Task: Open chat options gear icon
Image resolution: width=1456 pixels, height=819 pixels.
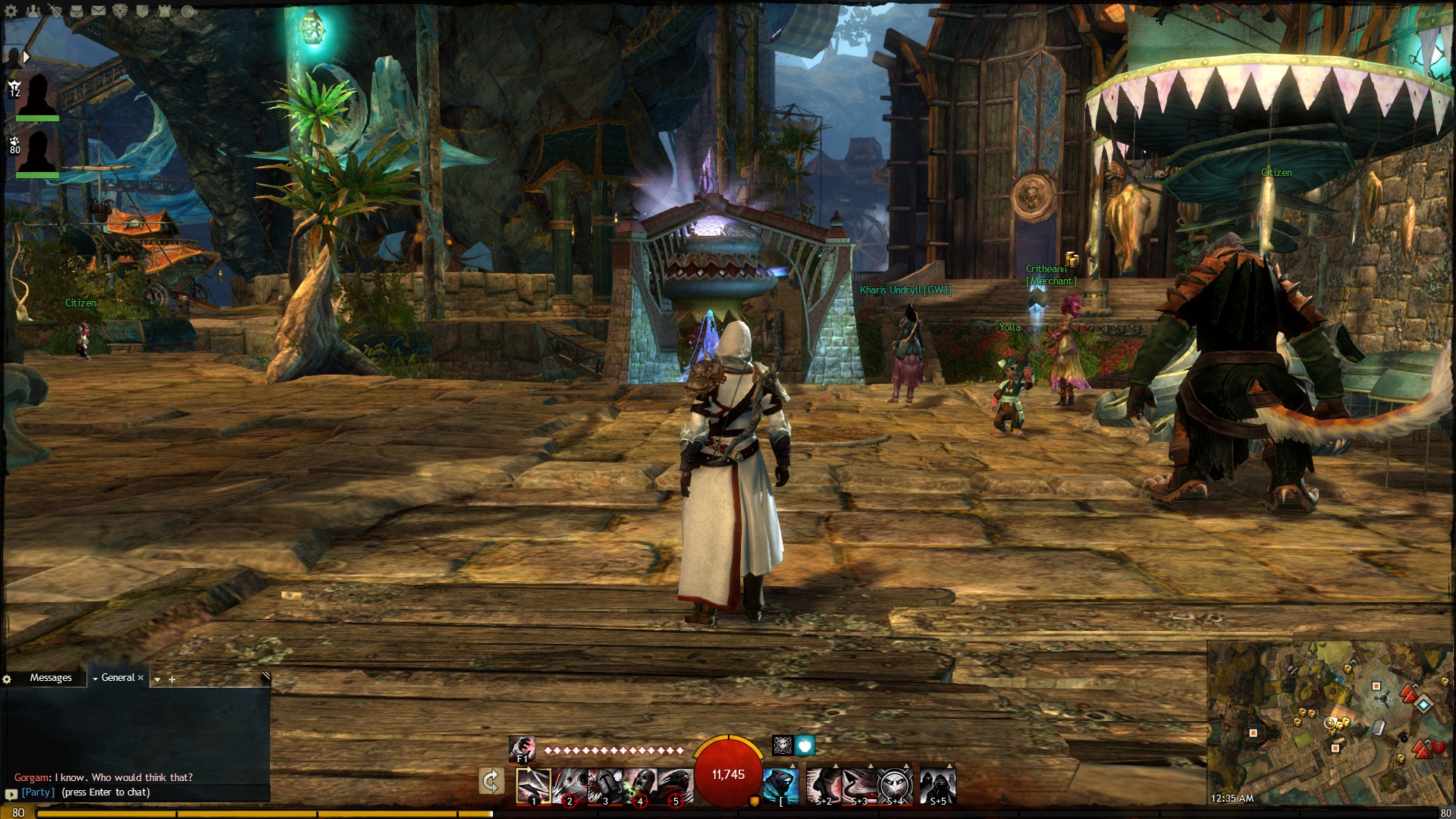Action: click(x=8, y=679)
